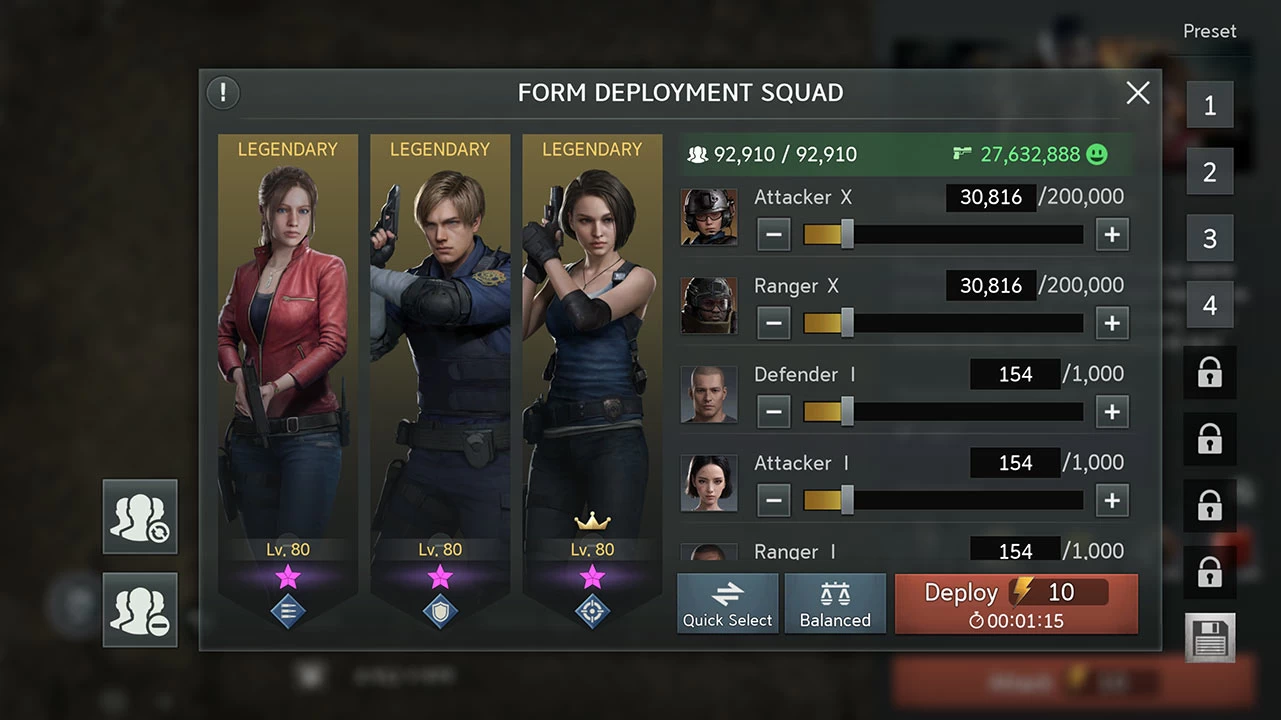
Task: Decrease Attacker I troop count
Action: (773, 500)
